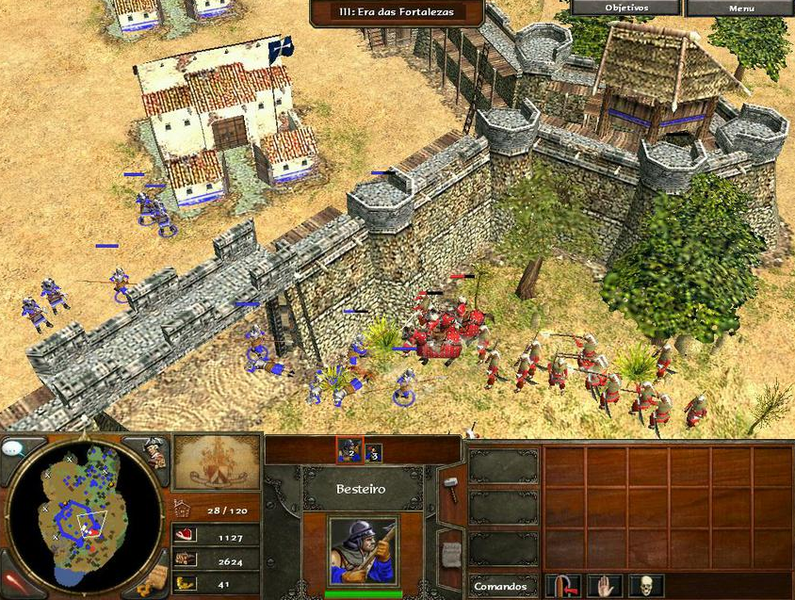Select the control group 3 icon
Image resolution: width=795 pixels, height=600 pixels.
pos(373,453)
